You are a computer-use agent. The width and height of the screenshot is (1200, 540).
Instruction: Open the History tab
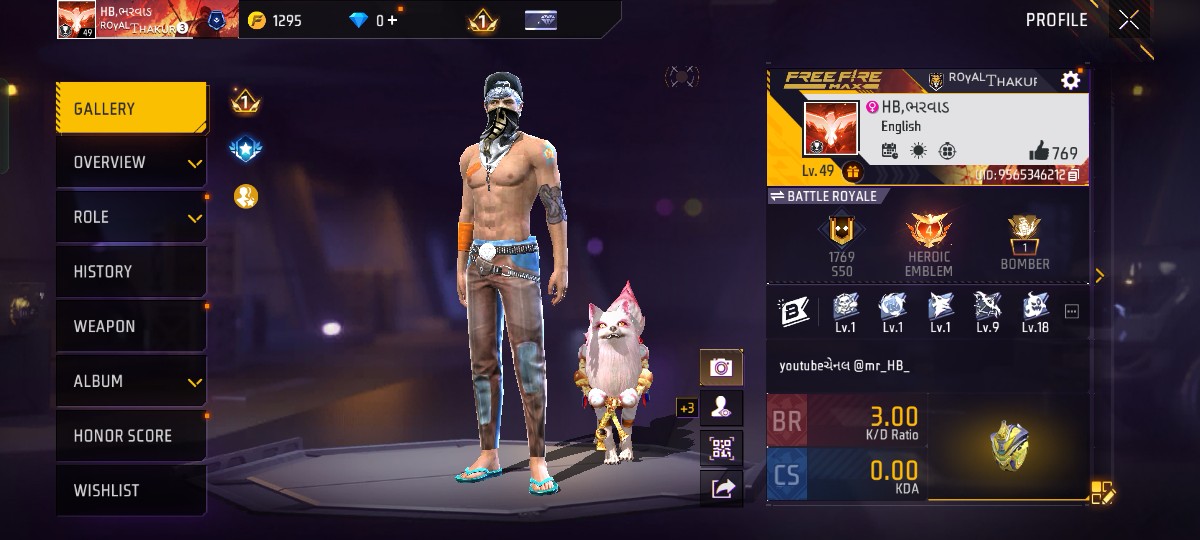click(131, 272)
